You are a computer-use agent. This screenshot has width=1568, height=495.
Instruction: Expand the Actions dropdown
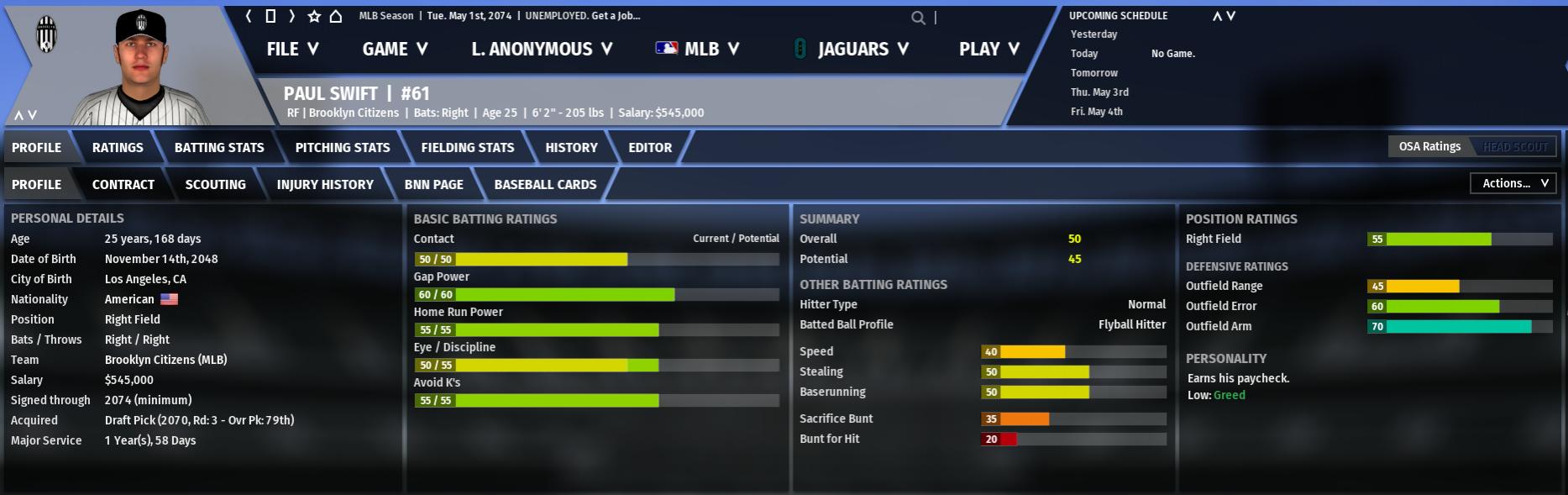click(x=1513, y=183)
